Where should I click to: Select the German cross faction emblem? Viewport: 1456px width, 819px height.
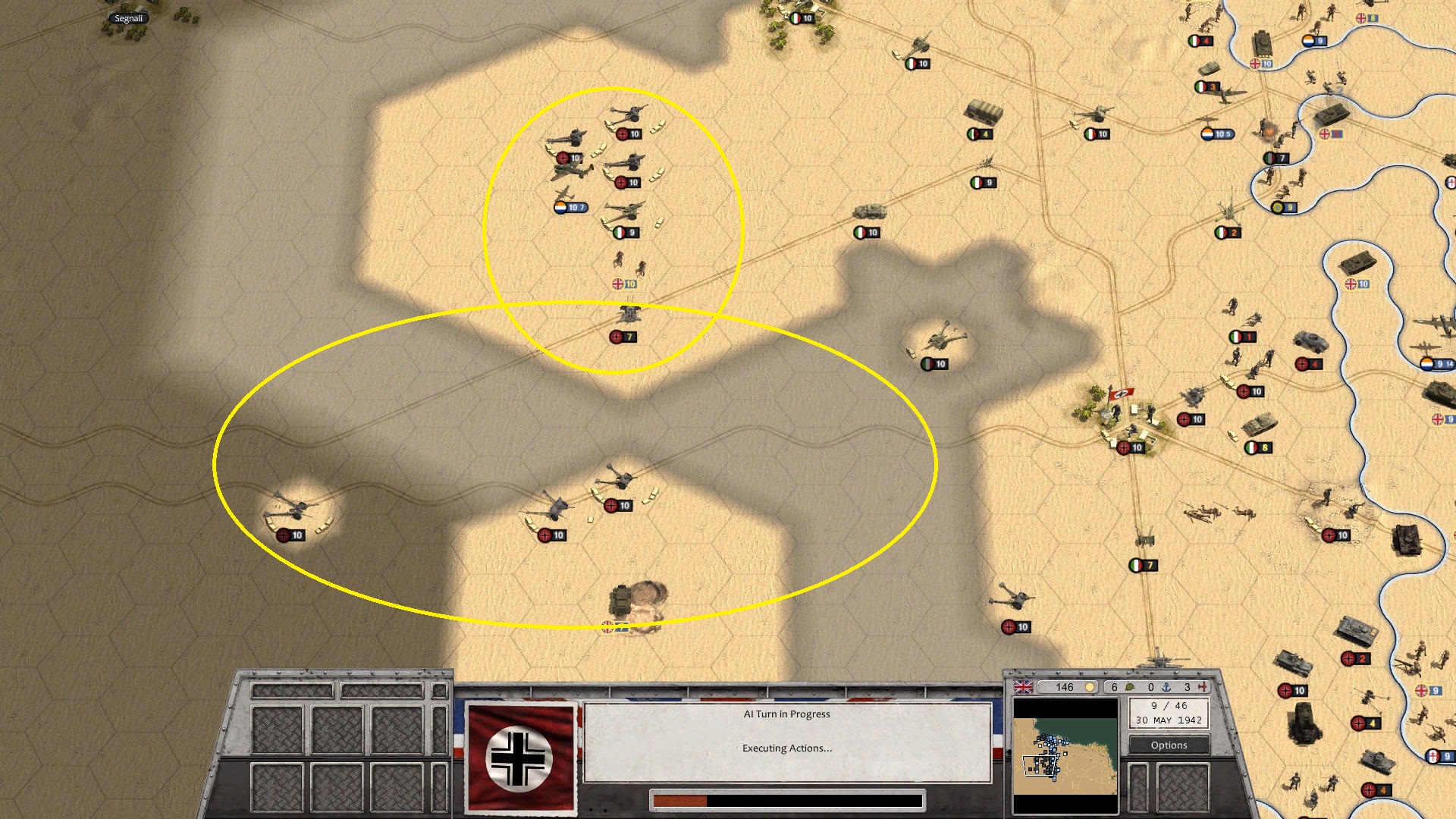[520, 758]
